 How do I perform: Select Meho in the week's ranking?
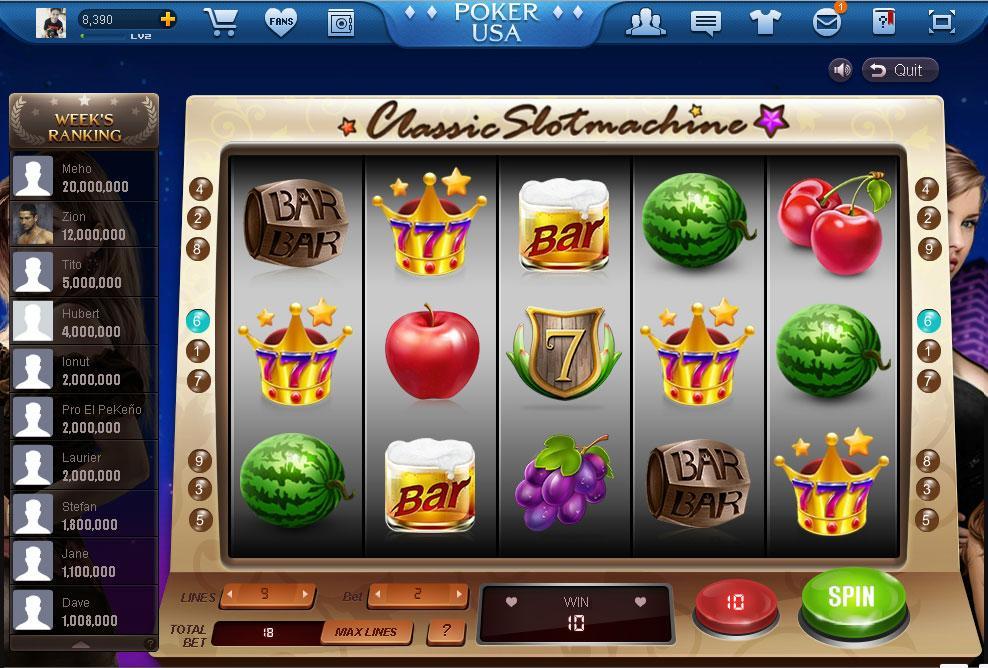pyautogui.click(x=84, y=177)
